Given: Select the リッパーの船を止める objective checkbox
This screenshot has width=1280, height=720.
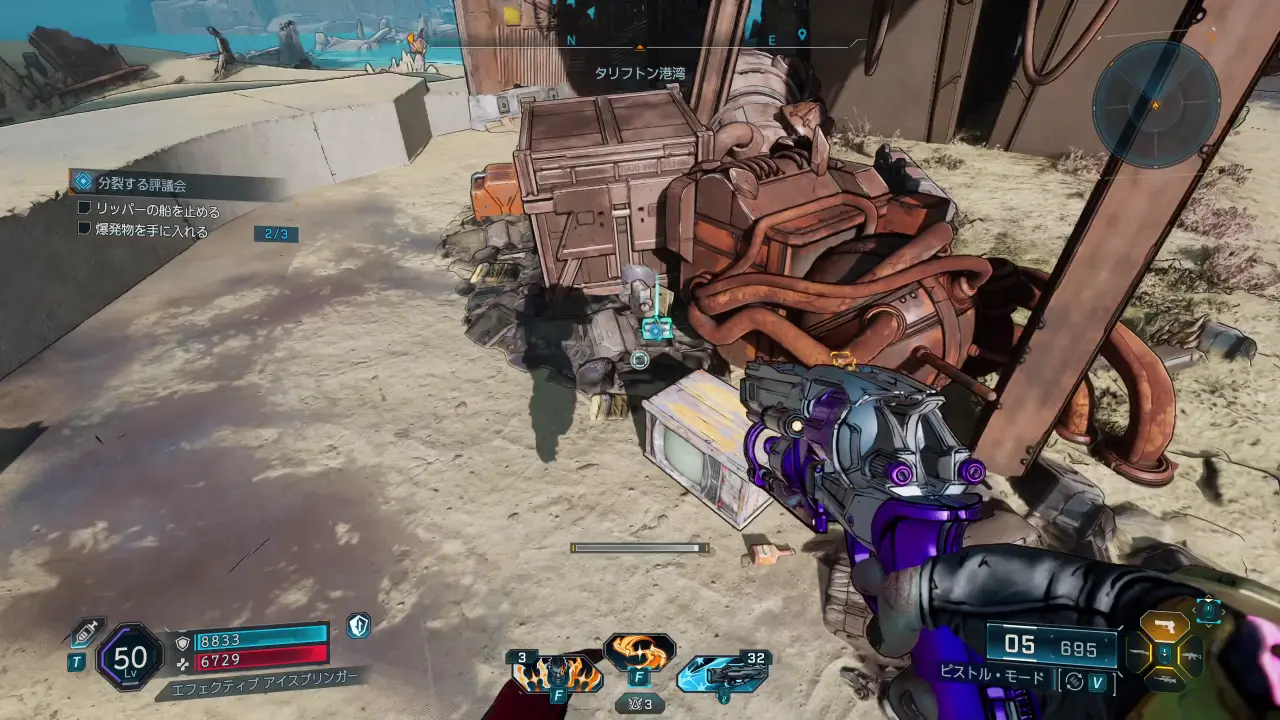Looking at the screenshot, I should [x=85, y=210].
